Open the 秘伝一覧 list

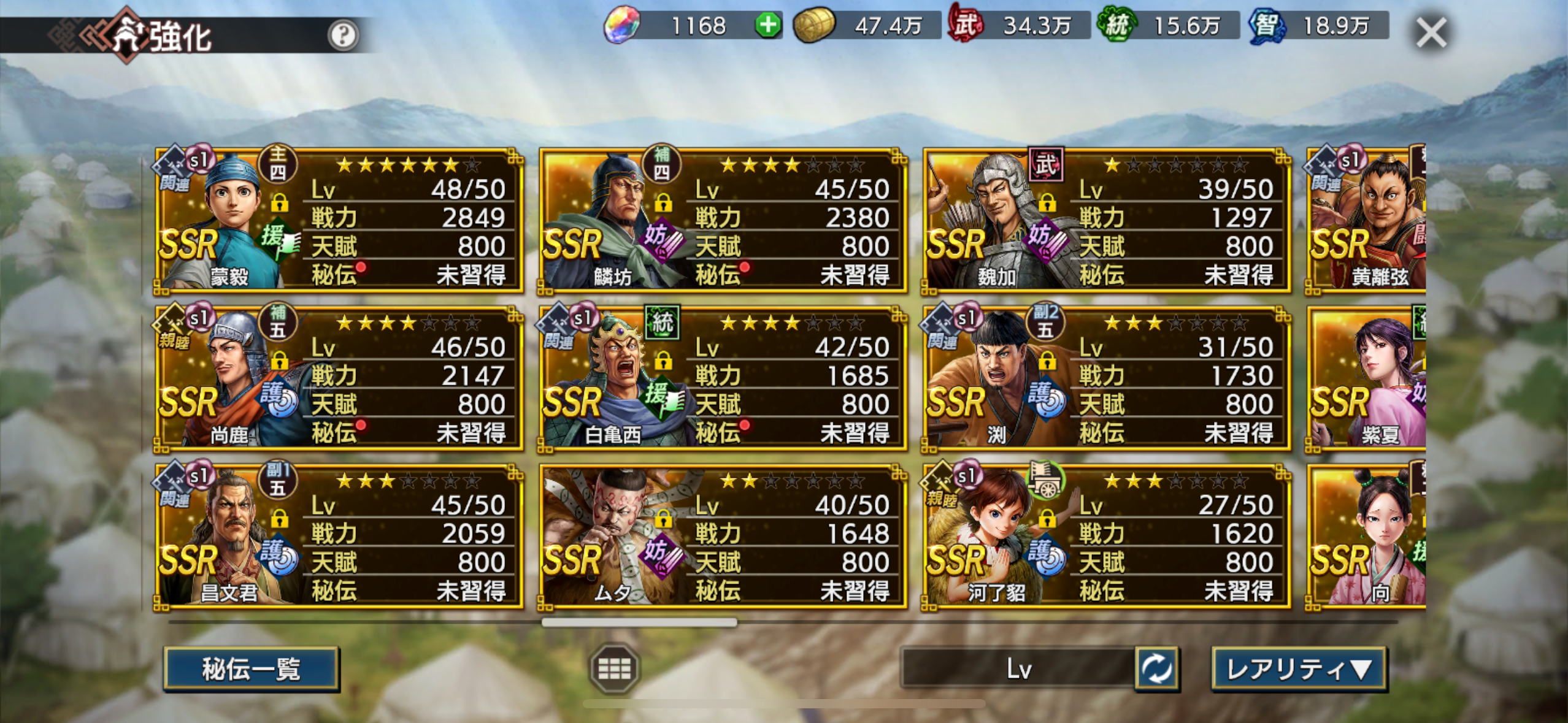[x=251, y=669]
